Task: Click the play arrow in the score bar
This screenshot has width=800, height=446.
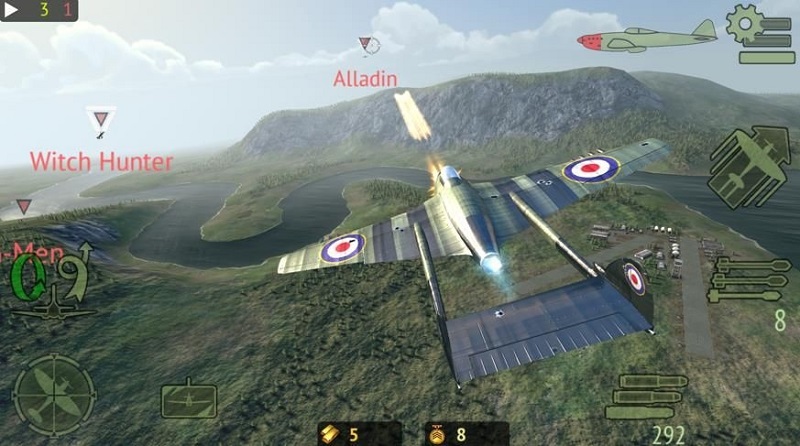Action: click(16, 10)
